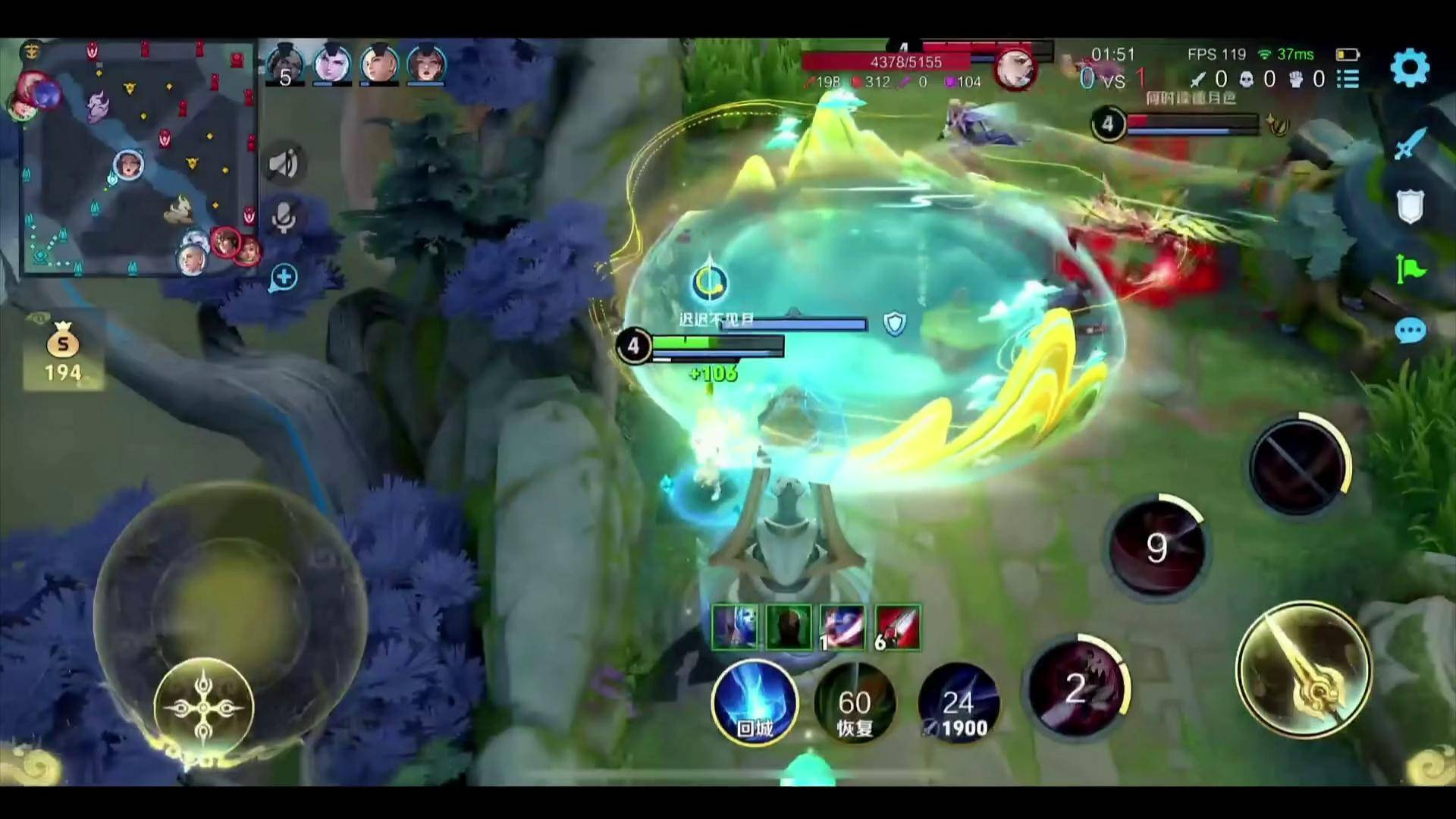1456x819 pixels.
Task: Send the green flag gather signal
Action: [1410, 269]
